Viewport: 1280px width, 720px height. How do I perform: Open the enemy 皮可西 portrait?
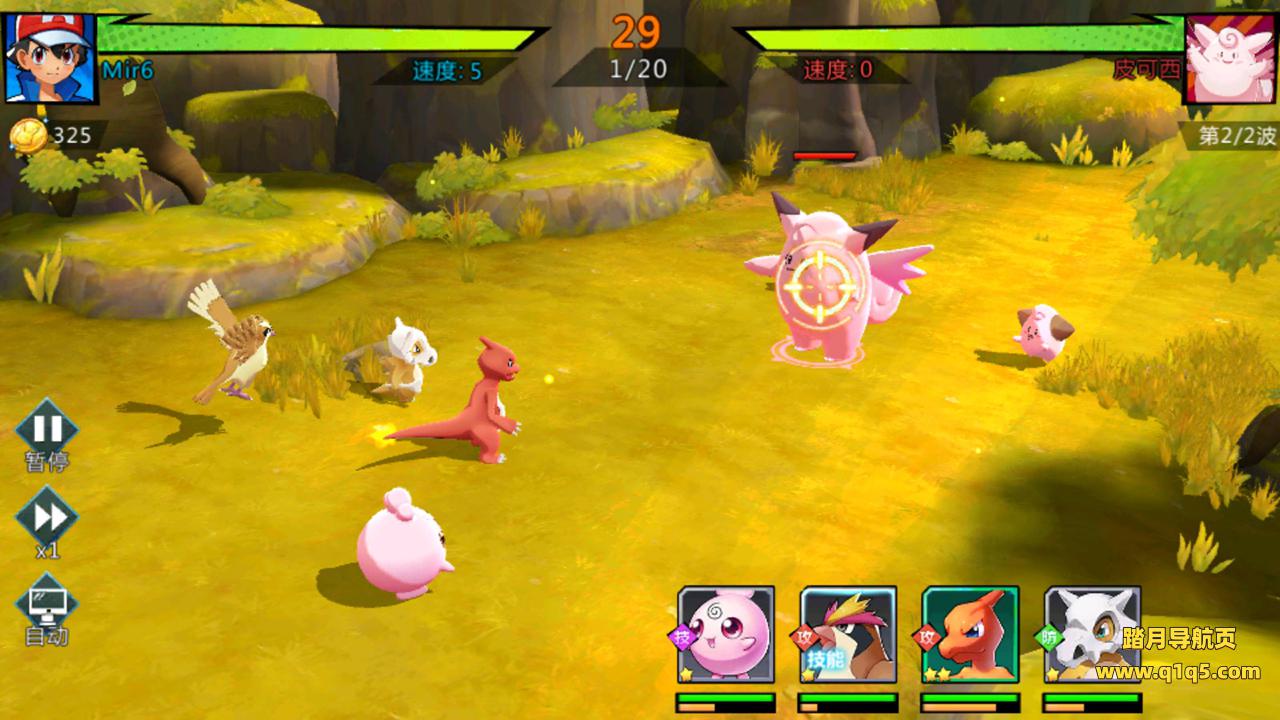click(x=1230, y=56)
